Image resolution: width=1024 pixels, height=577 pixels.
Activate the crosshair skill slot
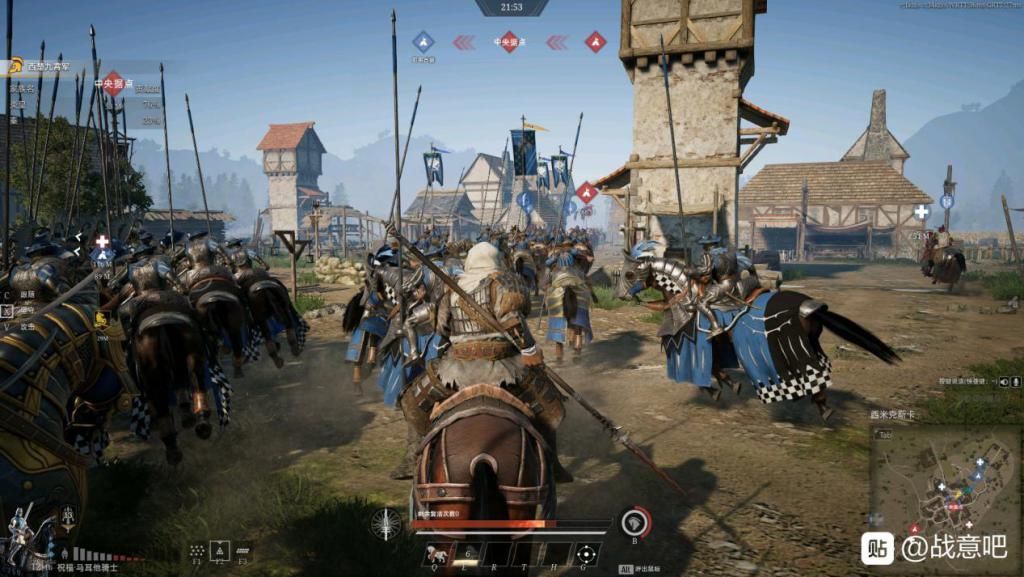(x=585, y=553)
